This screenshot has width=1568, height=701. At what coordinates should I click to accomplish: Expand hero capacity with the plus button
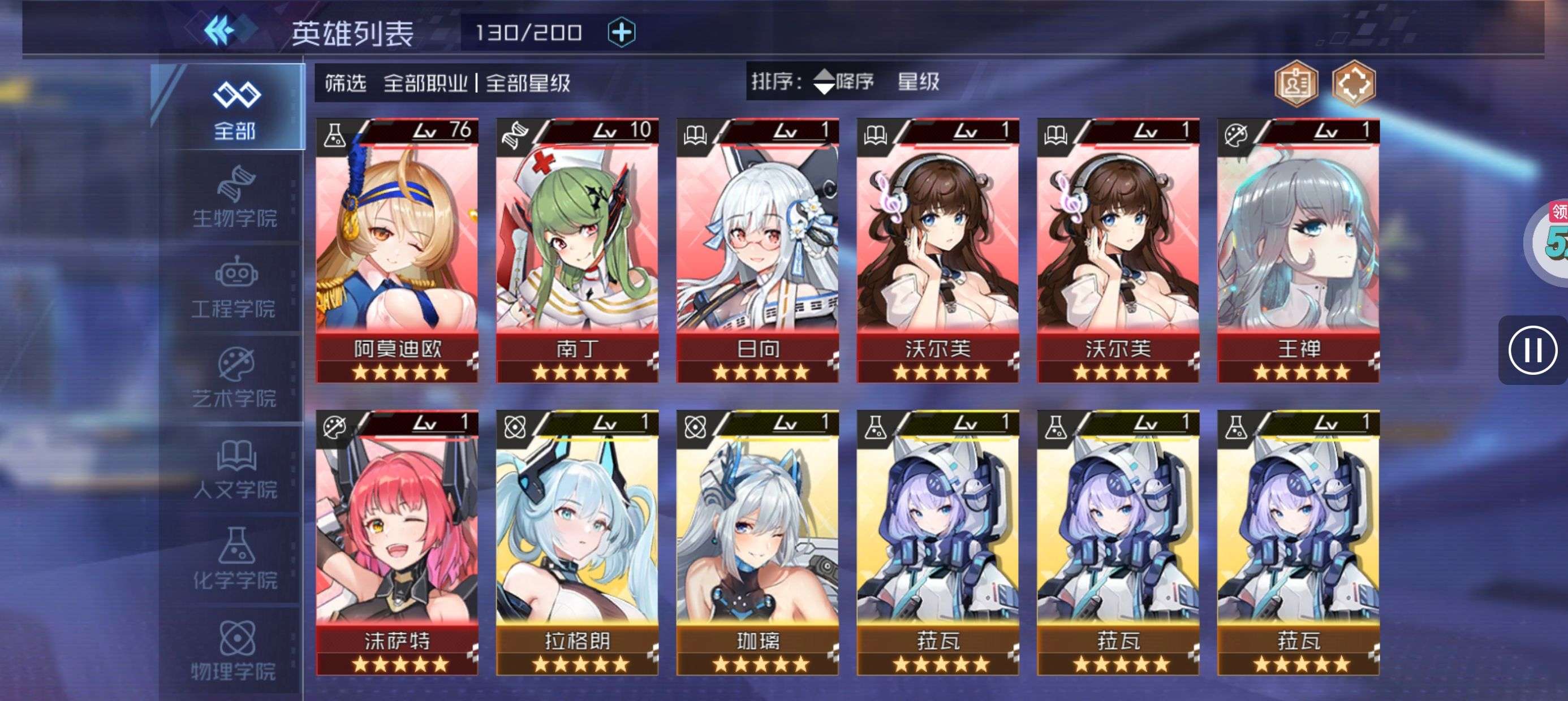pos(622,32)
